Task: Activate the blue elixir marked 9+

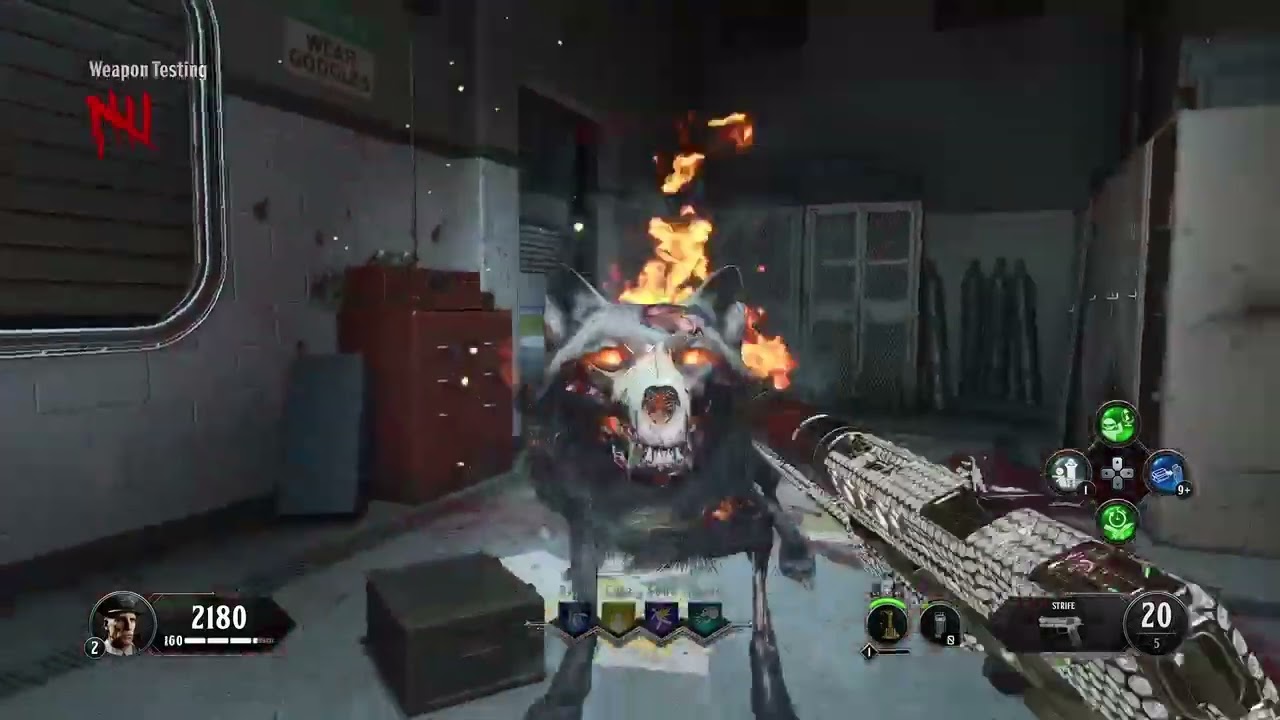Action: point(1165,473)
